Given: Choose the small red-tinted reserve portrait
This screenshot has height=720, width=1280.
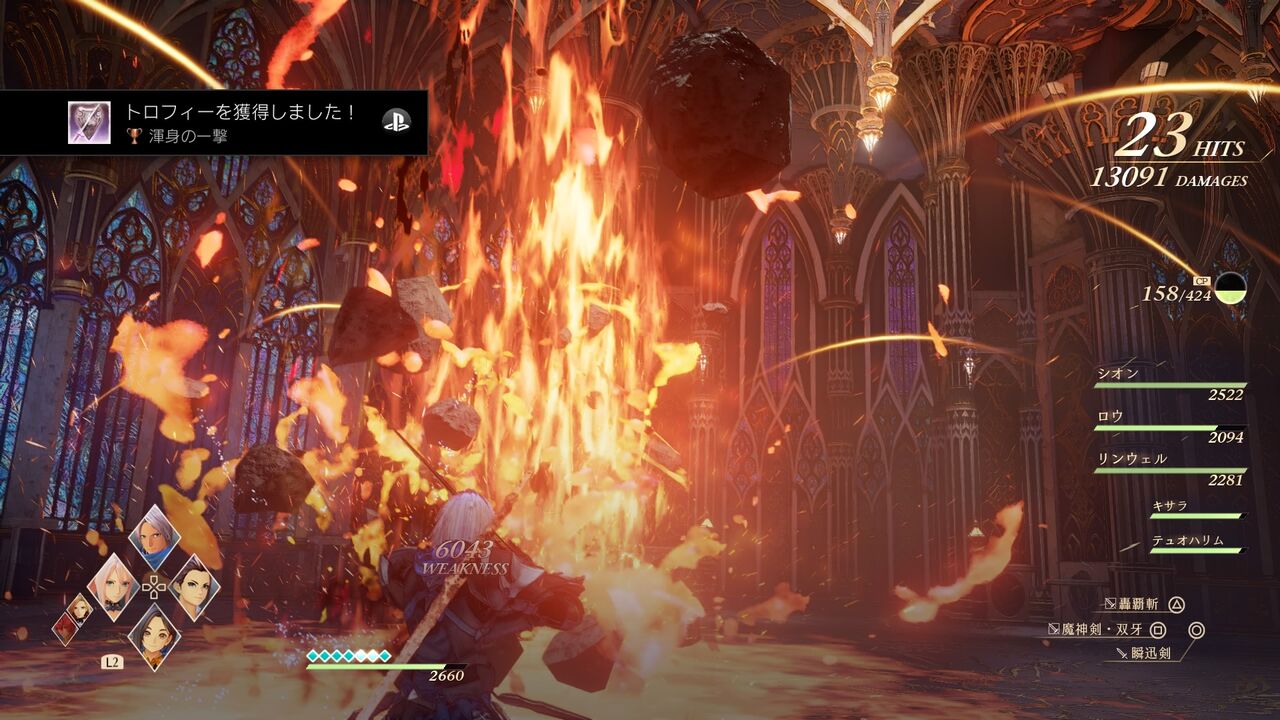Looking at the screenshot, I should click(64, 629).
